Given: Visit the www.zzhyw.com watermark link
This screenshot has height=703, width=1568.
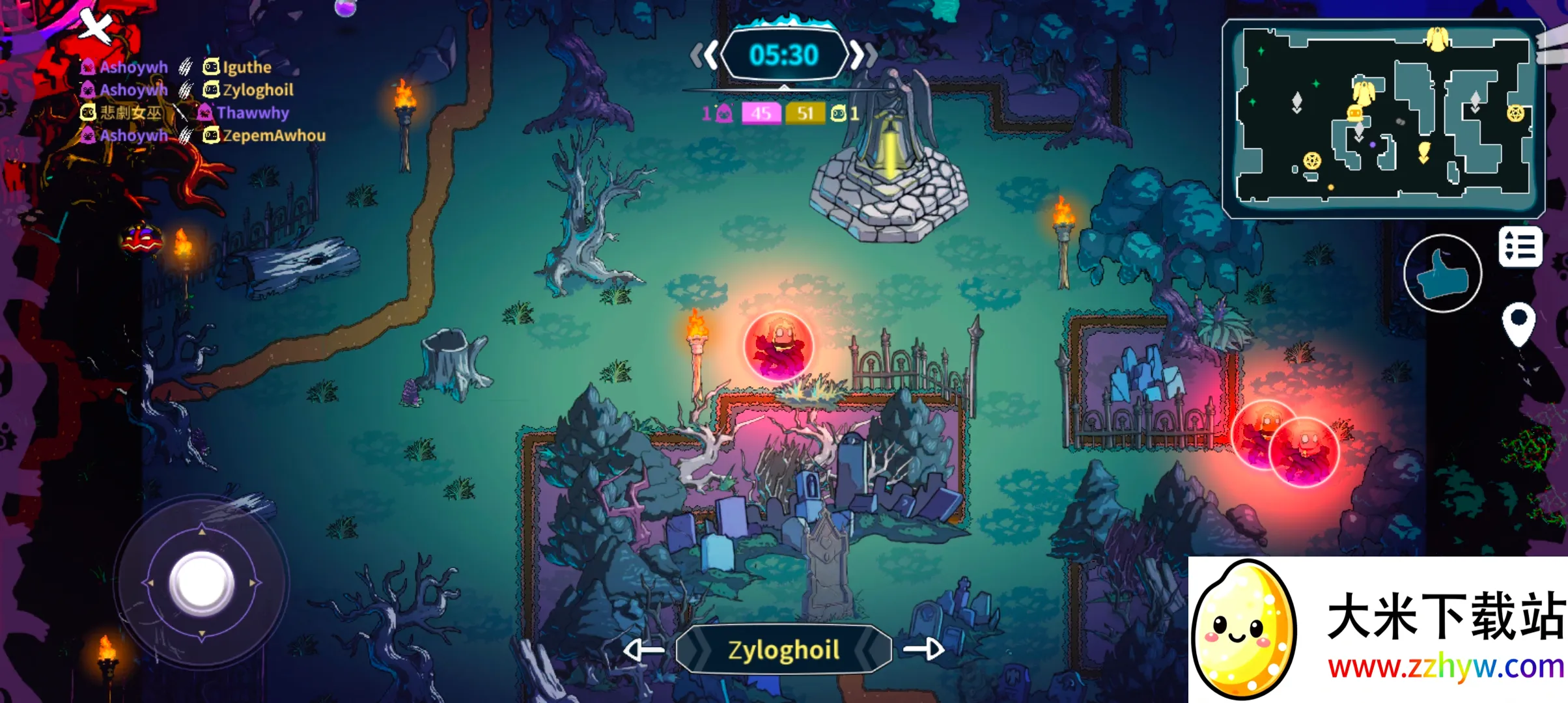Looking at the screenshot, I should pyautogui.click(x=1446, y=667).
